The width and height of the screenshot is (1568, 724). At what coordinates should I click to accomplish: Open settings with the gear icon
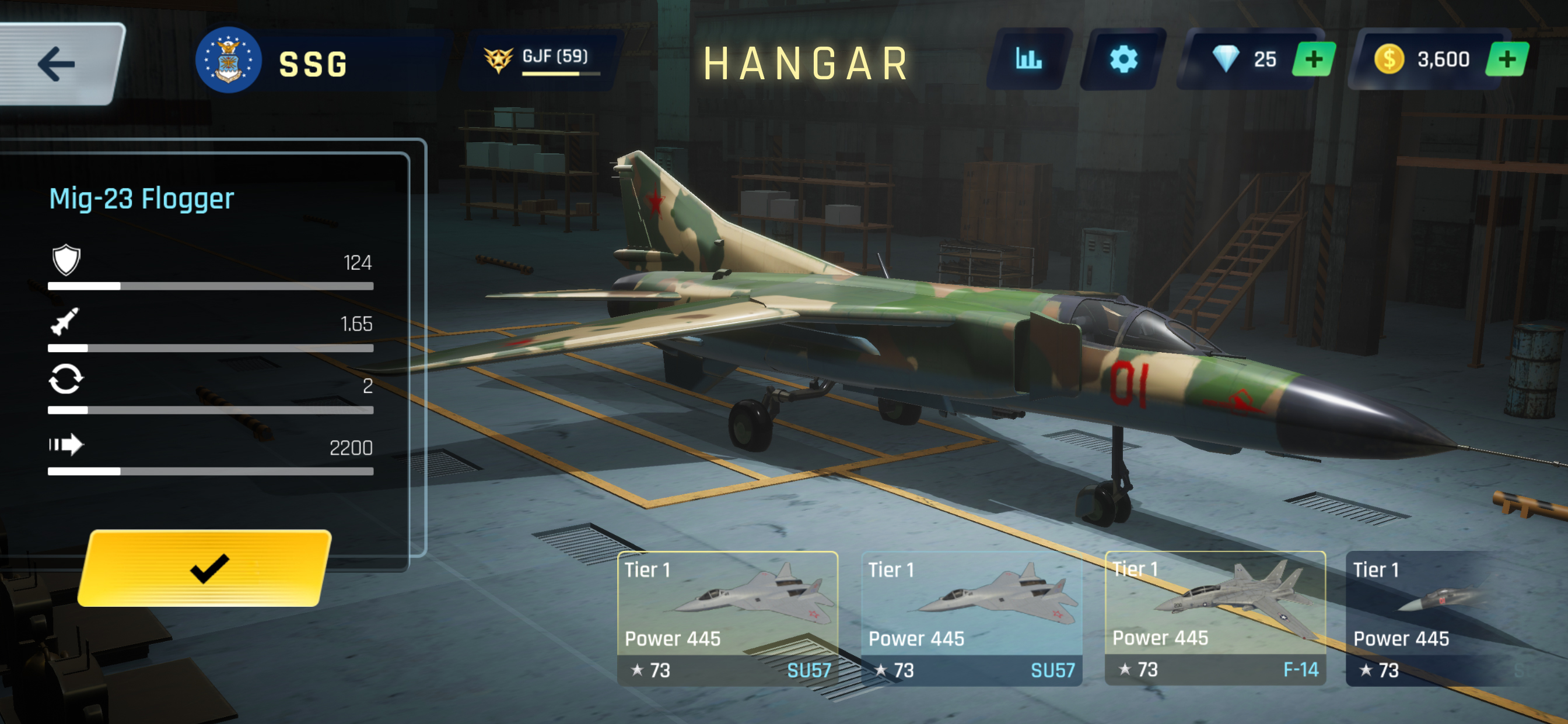(1122, 59)
